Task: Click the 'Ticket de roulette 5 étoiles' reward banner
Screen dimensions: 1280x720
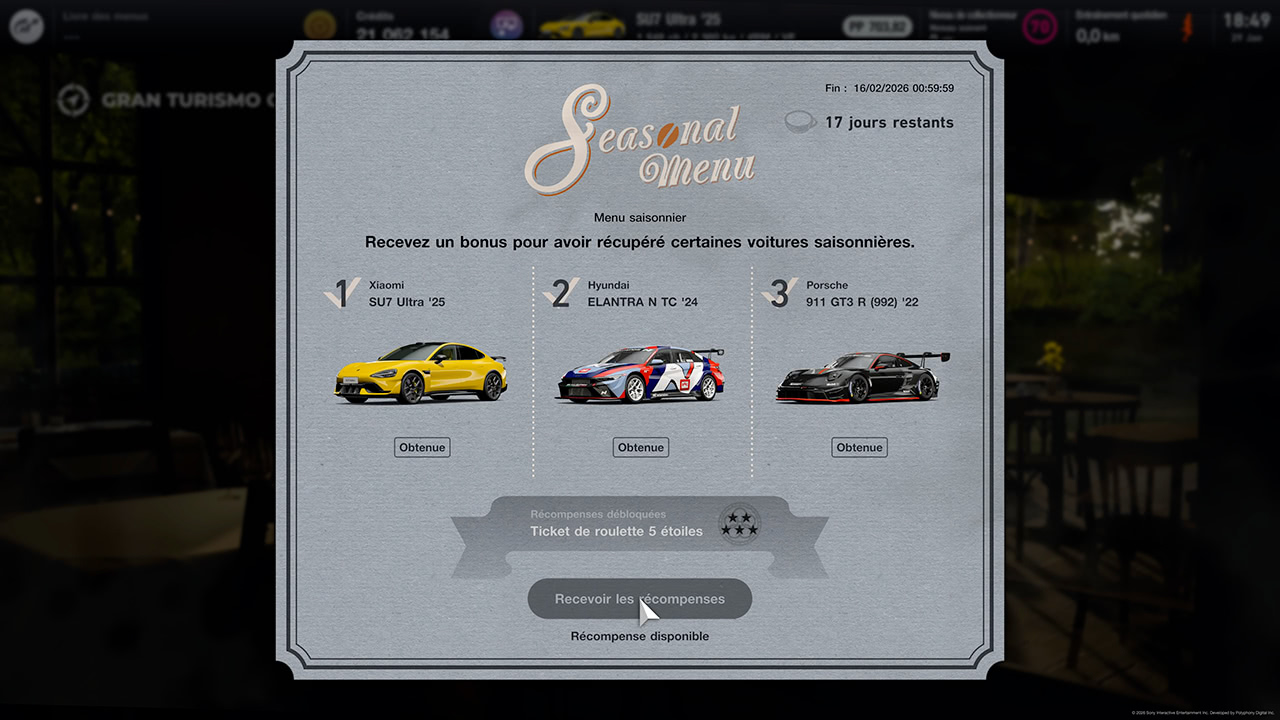Action: coord(617,531)
